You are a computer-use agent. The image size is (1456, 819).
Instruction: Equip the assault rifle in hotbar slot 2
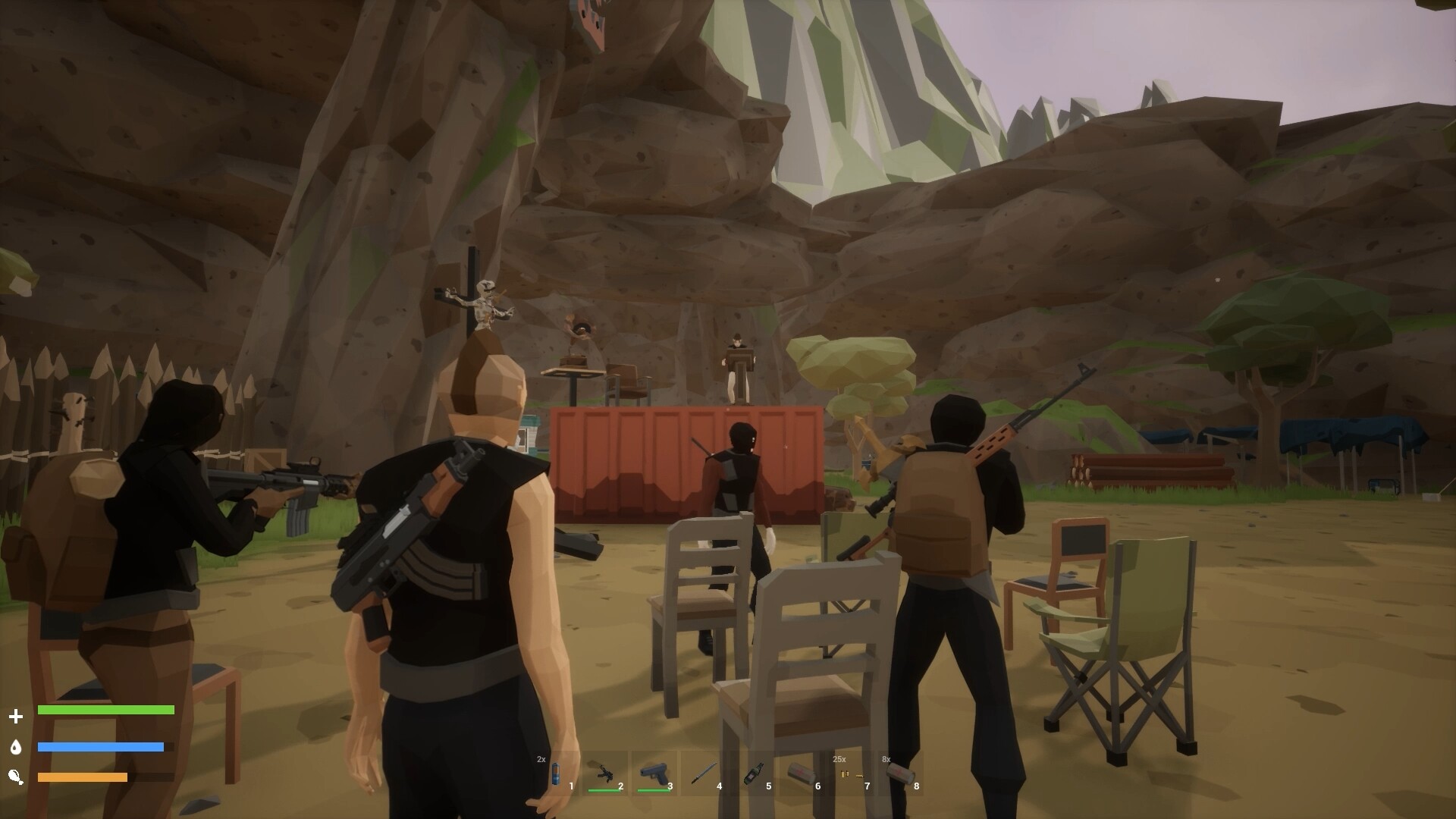tap(605, 772)
